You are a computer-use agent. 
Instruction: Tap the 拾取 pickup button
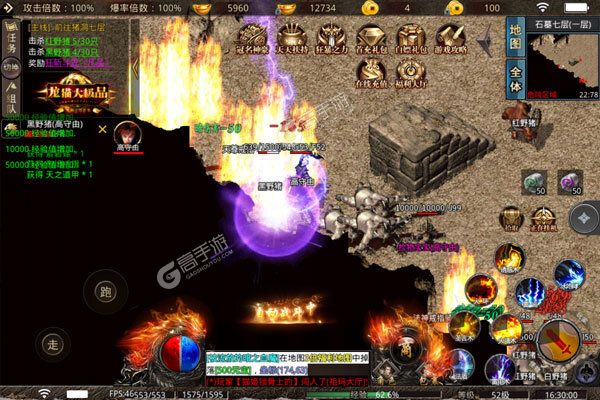point(511,215)
